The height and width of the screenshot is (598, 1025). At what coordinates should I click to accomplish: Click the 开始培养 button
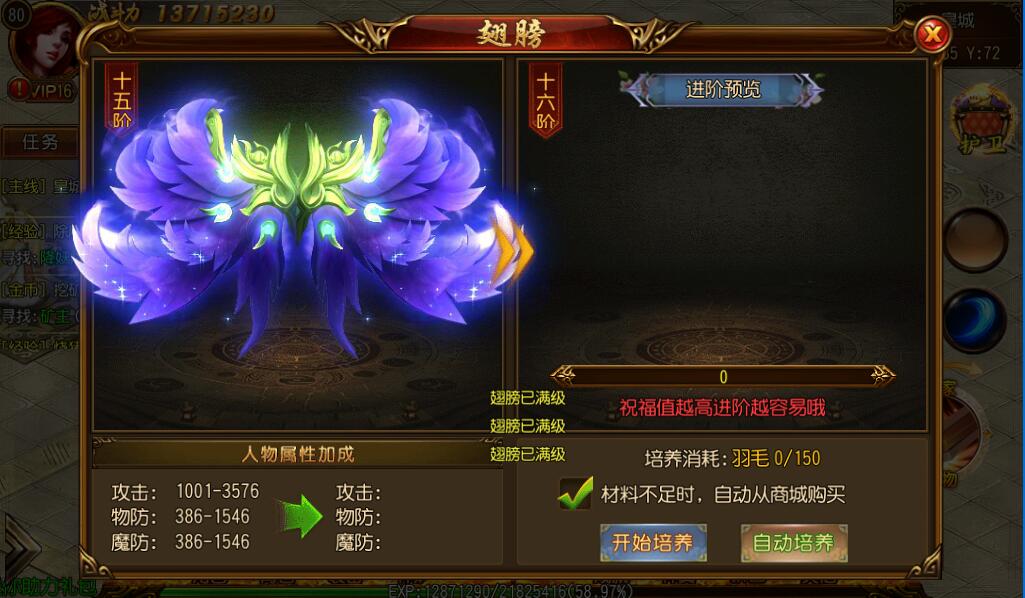[653, 543]
